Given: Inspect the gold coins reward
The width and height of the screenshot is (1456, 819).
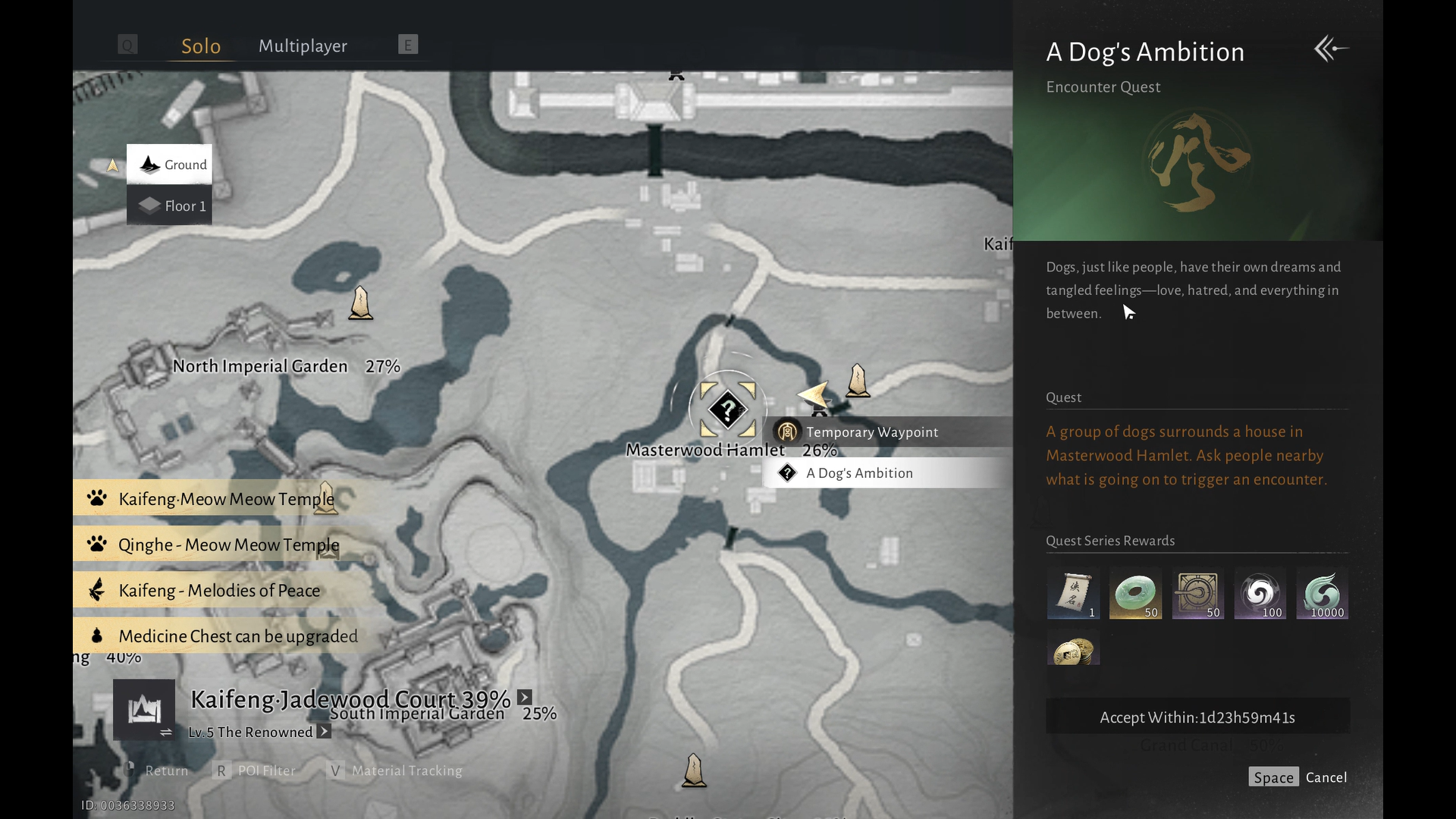Looking at the screenshot, I should tap(1073, 651).
